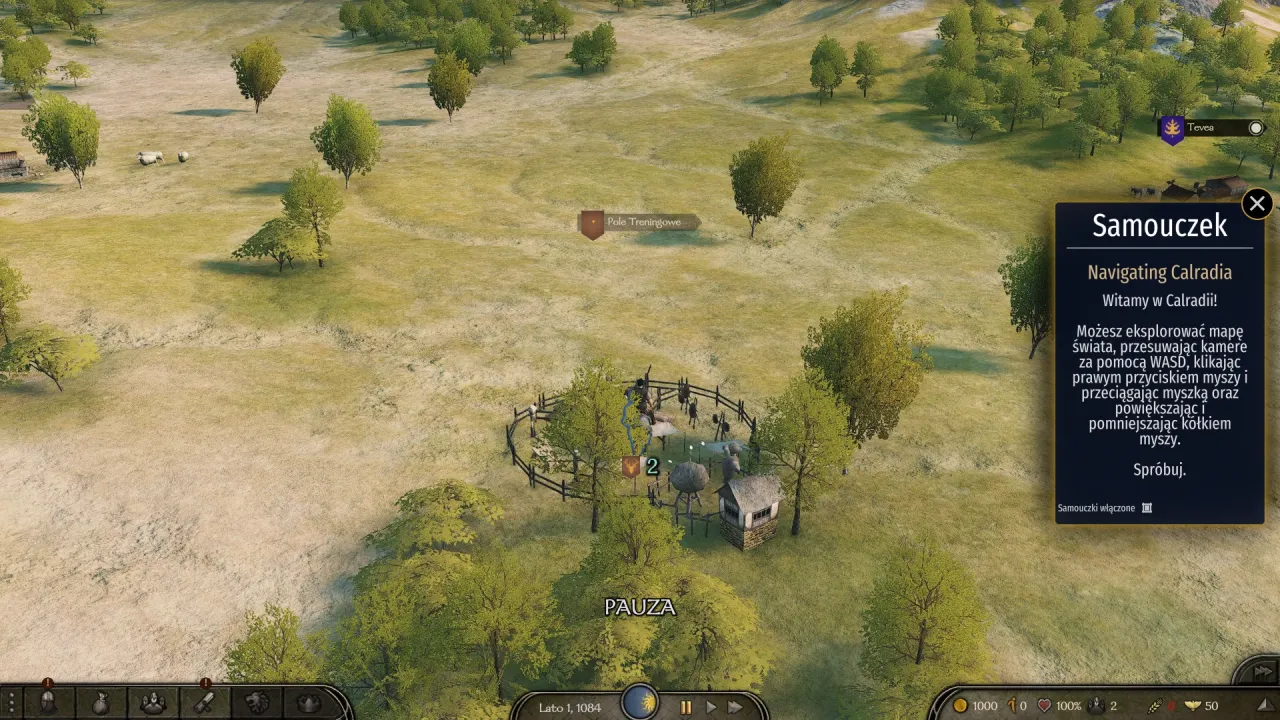
Task: Open the kingdom crown icon
Action: [x=309, y=703]
